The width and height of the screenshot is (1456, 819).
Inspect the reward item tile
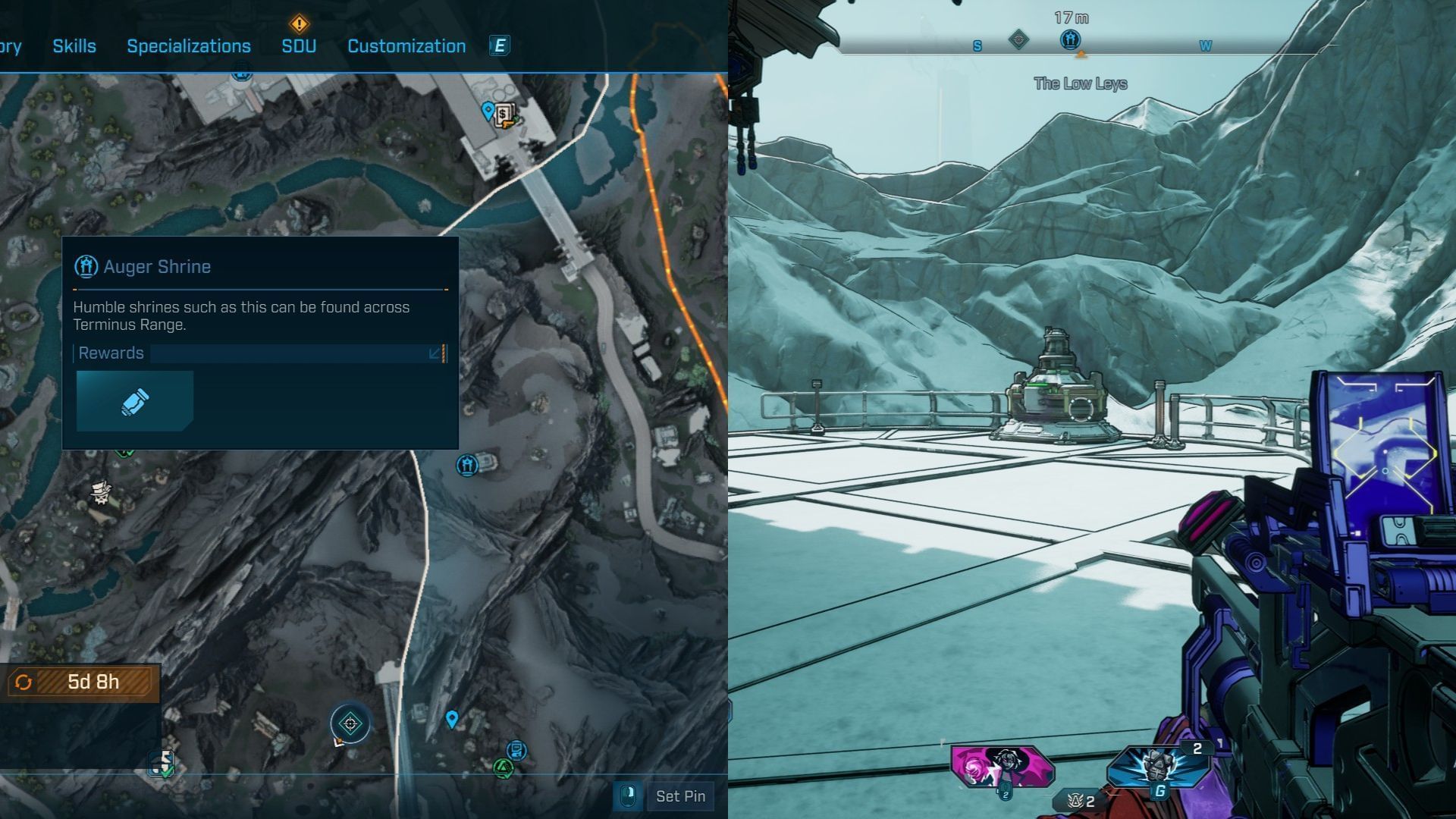pos(135,401)
